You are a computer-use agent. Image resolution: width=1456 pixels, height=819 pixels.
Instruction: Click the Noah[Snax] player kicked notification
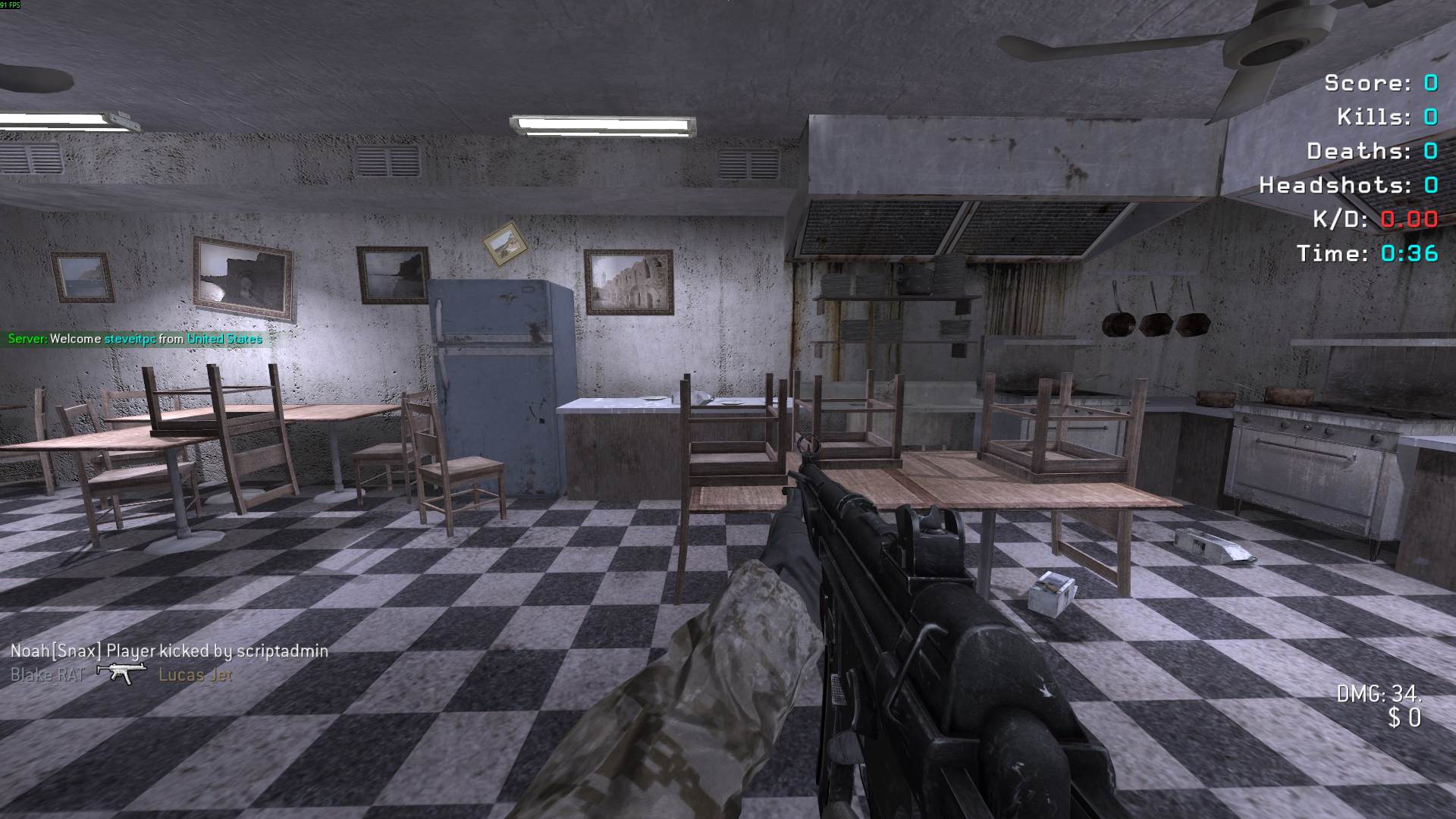[x=169, y=651]
